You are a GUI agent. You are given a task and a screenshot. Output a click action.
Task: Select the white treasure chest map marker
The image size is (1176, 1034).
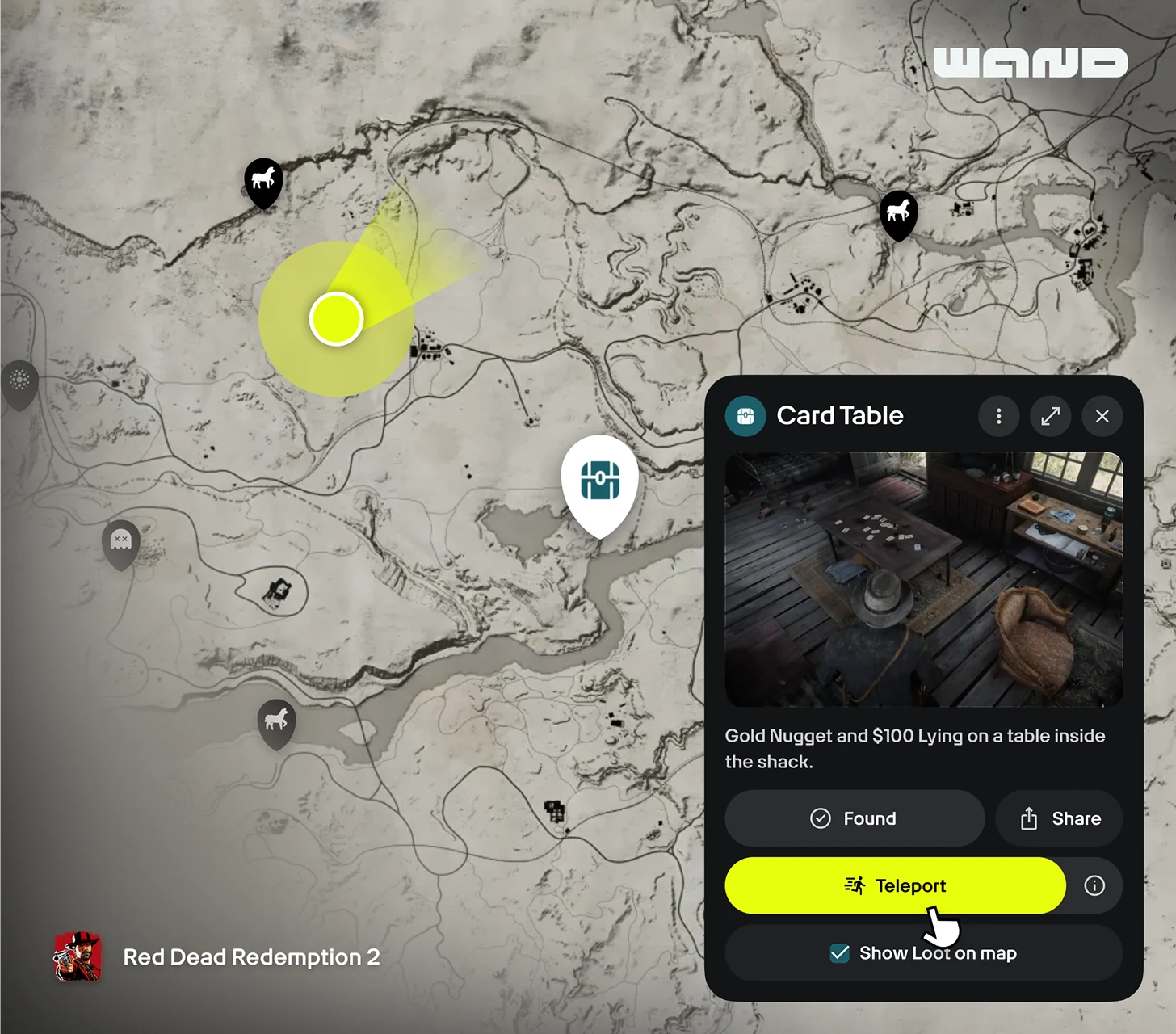pos(600,482)
